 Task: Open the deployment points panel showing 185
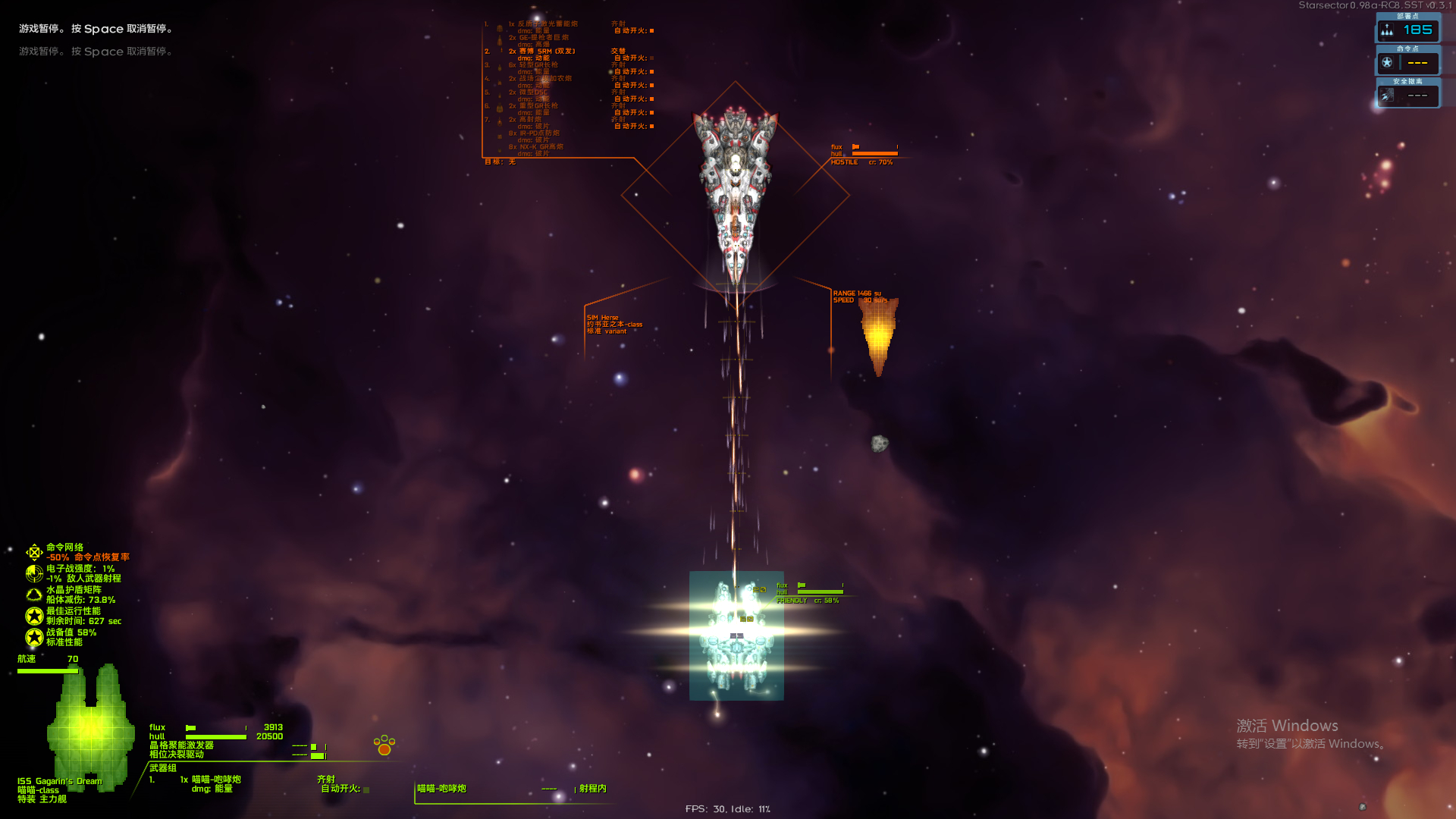(1407, 30)
